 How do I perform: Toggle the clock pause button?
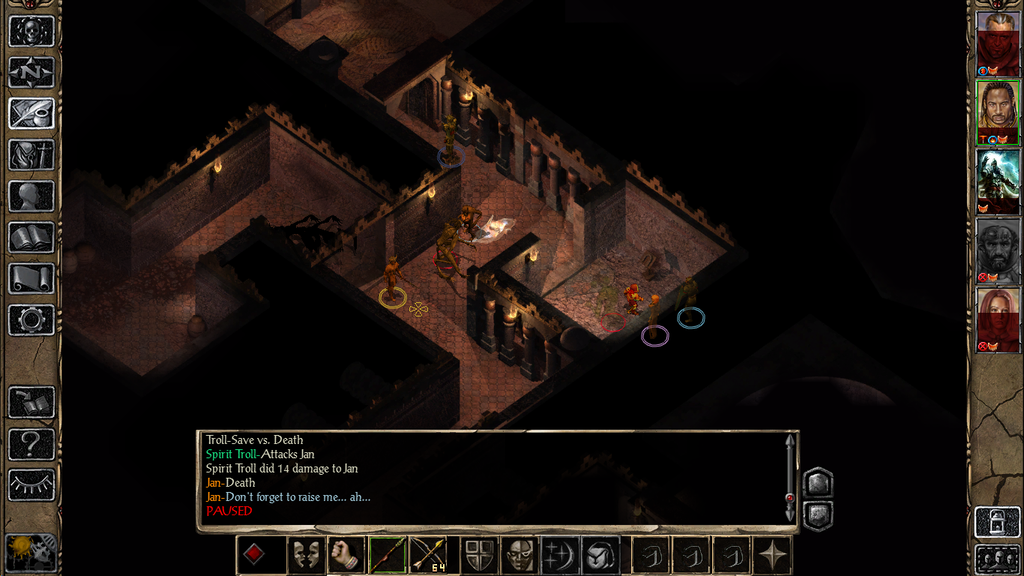click(31, 552)
